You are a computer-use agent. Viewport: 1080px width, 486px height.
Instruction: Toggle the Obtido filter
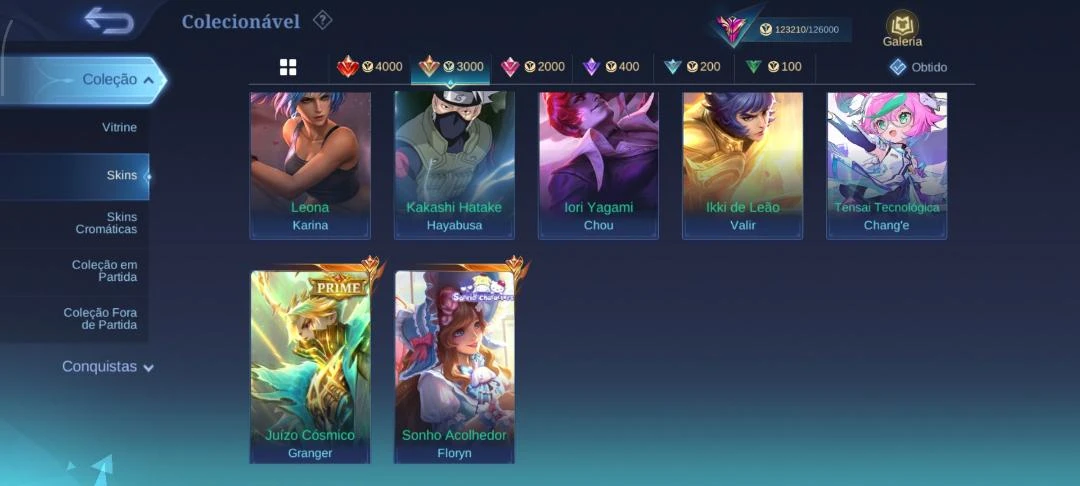pyautogui.click(x=918, y=67)
